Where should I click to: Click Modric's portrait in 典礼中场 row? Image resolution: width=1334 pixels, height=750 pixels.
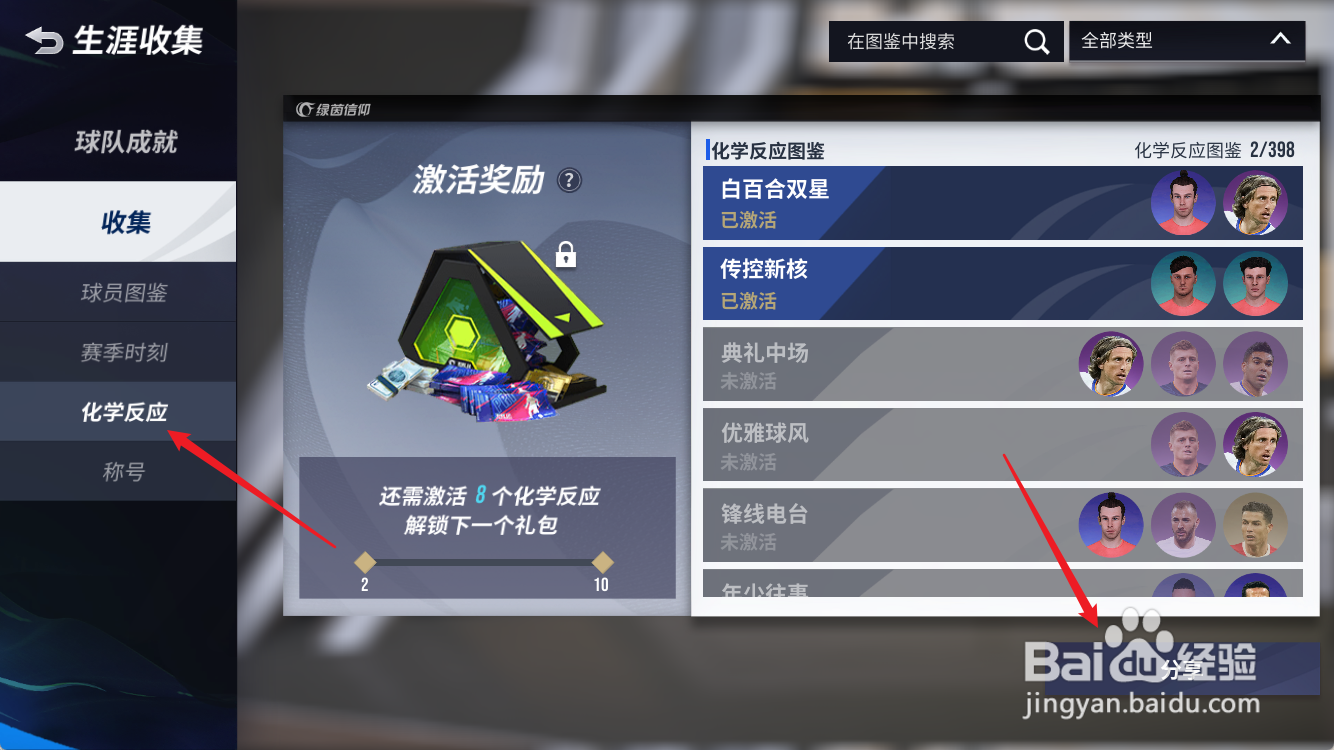point(1110,364)
